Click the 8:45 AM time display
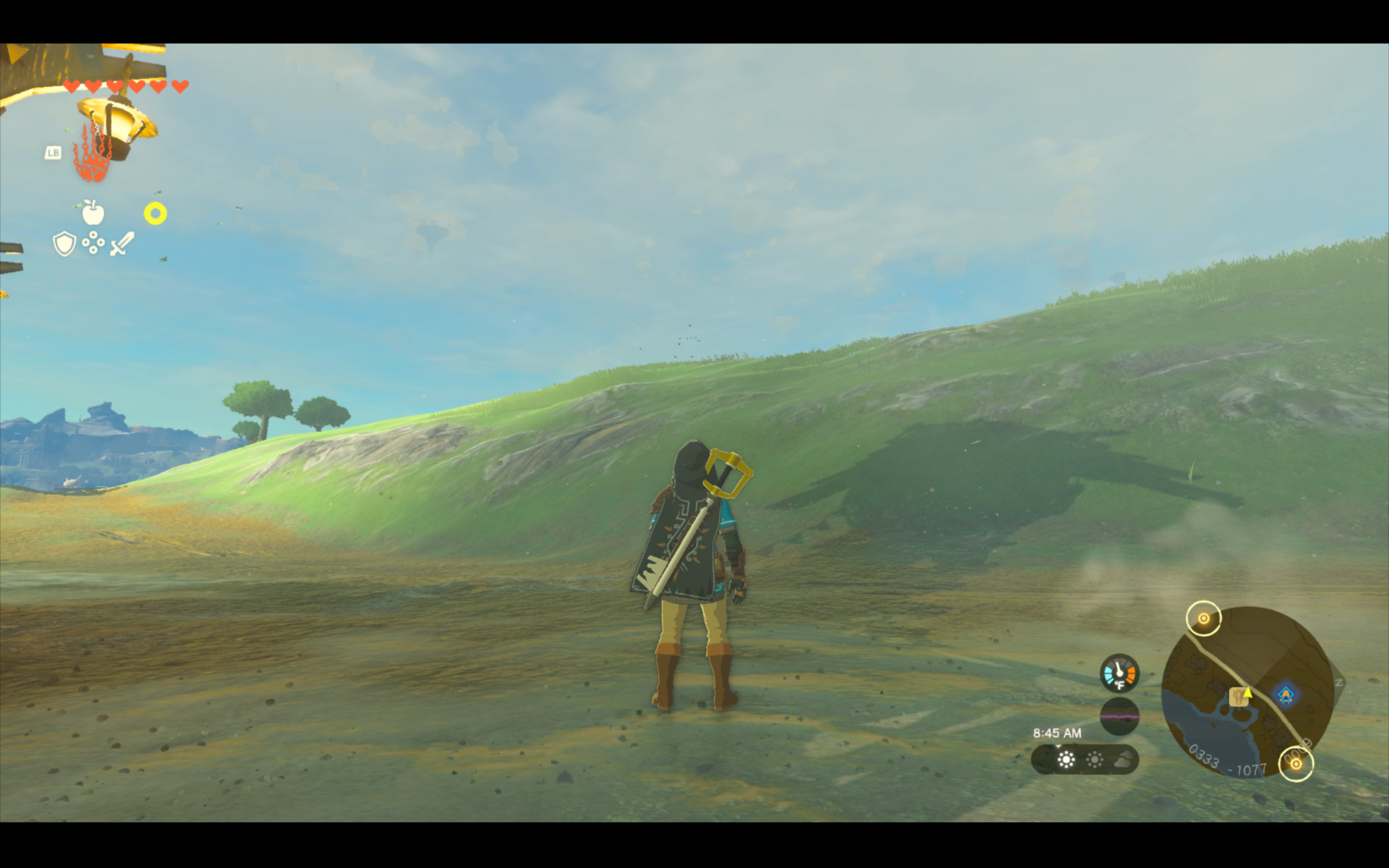 pyautogui.click(x=1057, y=733)
